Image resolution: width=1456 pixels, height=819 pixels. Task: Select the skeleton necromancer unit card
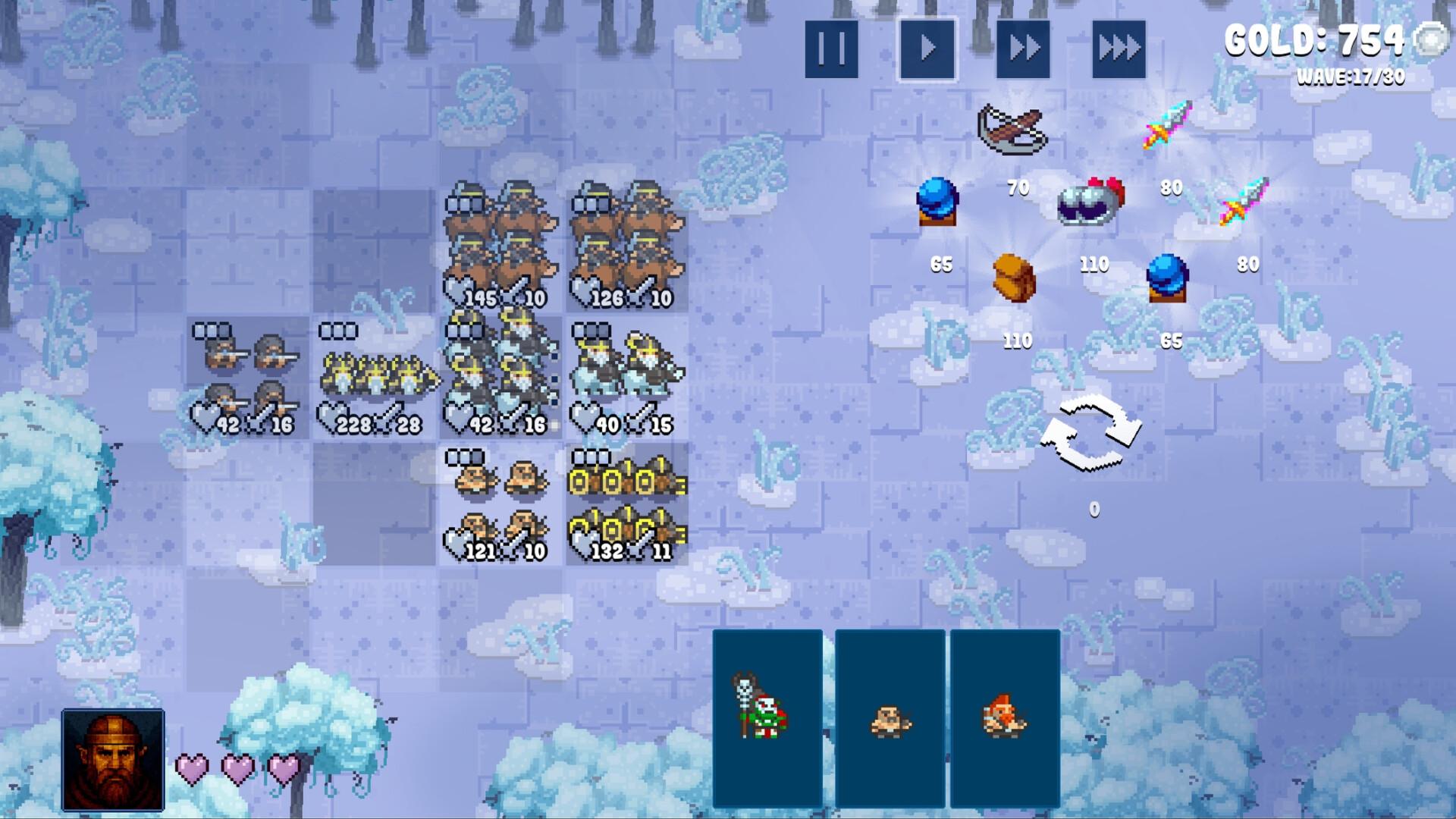[x=767, y=717]
